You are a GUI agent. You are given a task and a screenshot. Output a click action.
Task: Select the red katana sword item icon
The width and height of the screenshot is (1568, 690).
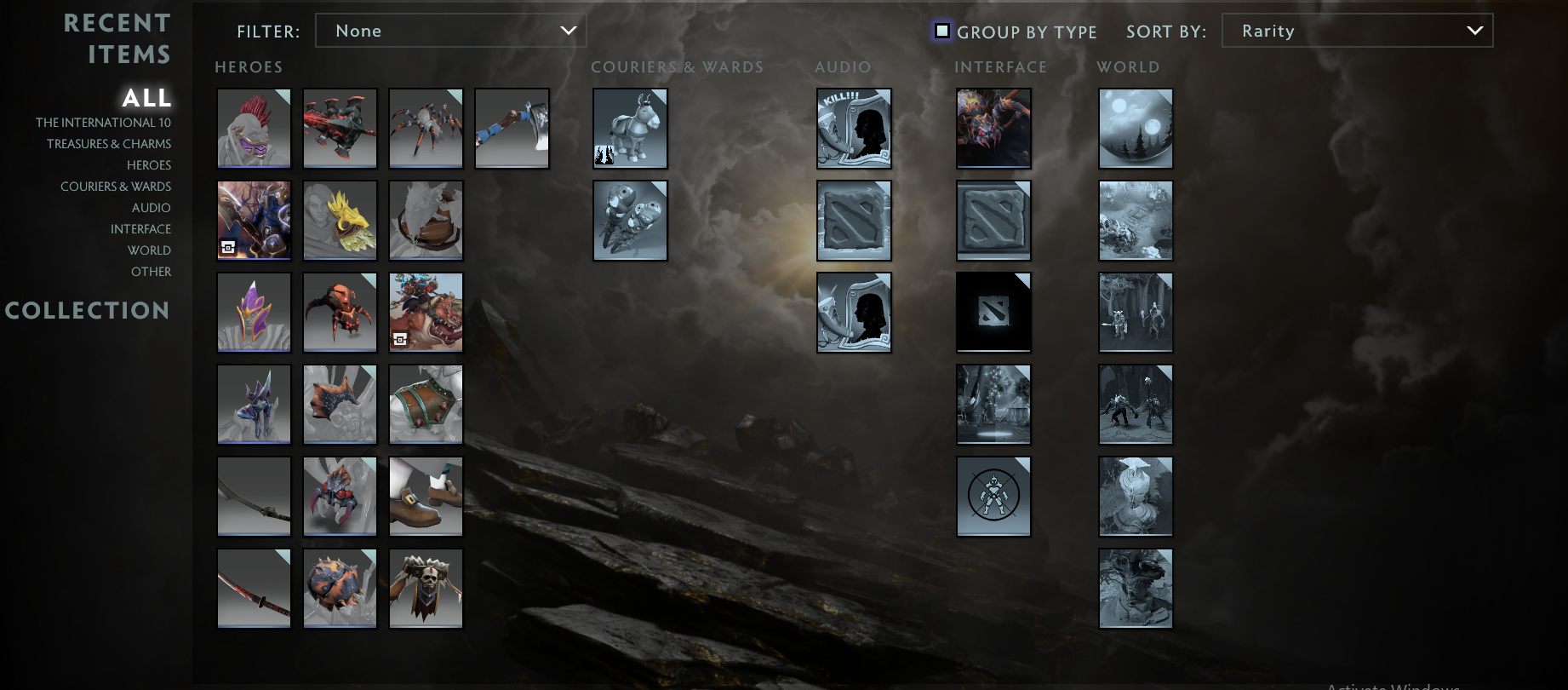pyautogui.click(x=254, y=588)
